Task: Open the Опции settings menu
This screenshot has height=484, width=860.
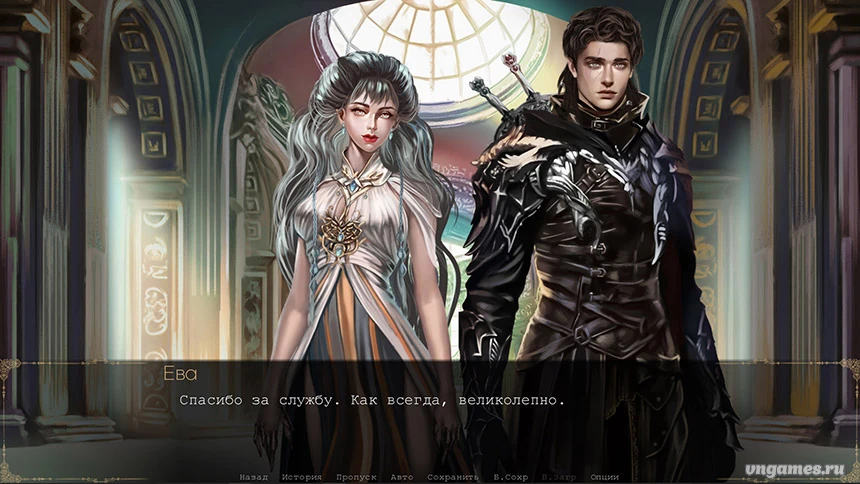Action: pos(604,477)
